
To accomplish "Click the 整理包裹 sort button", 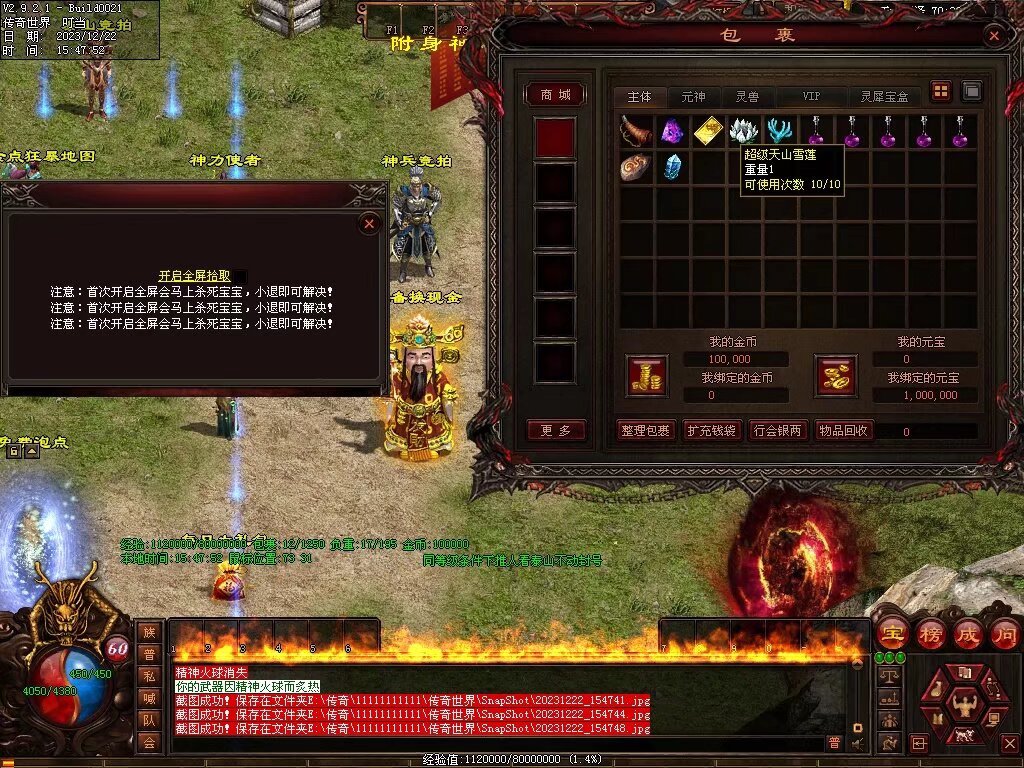I will pyautogui.click(x=645, y=431).
